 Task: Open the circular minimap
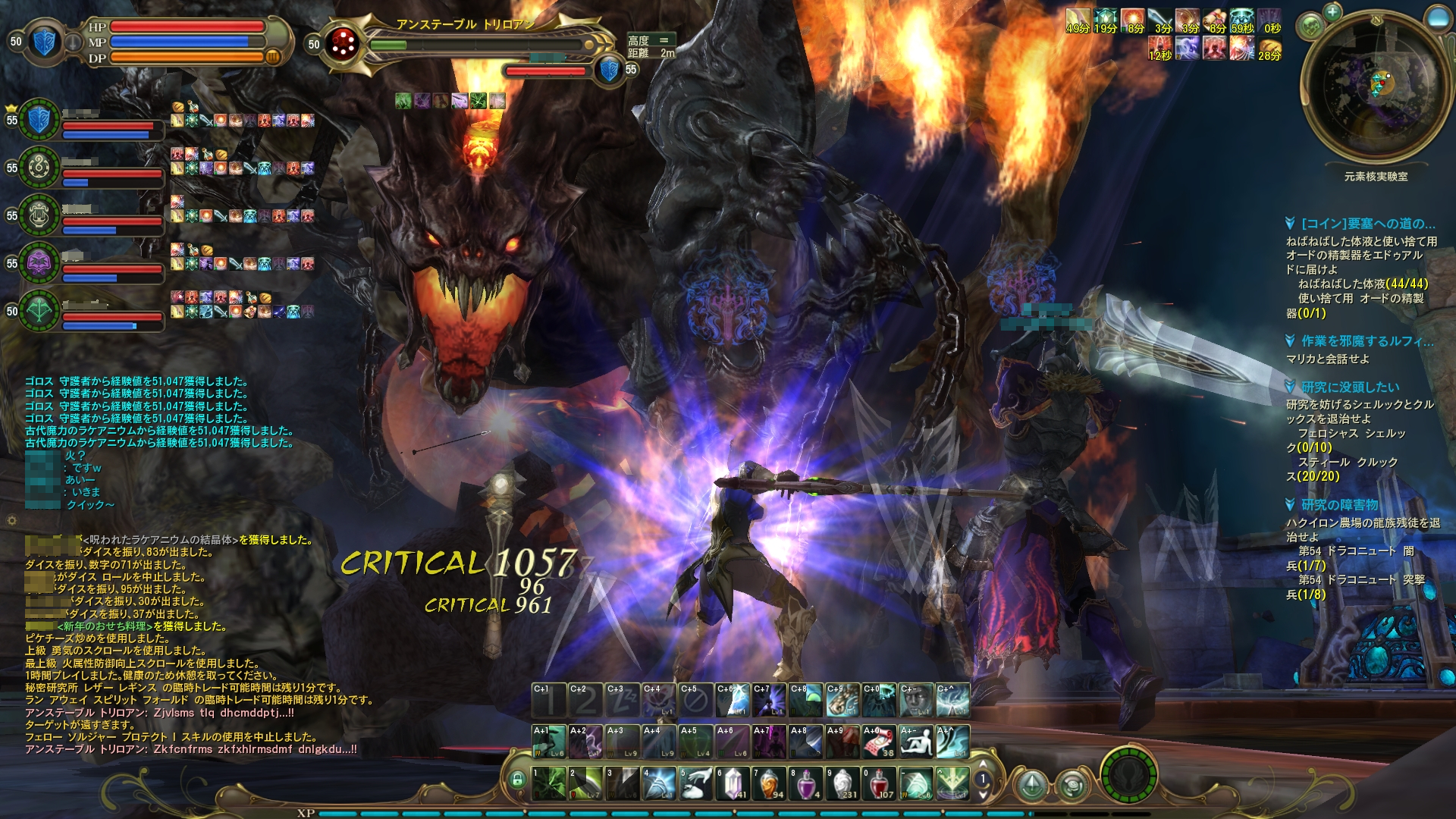(x=1375, y=87)
